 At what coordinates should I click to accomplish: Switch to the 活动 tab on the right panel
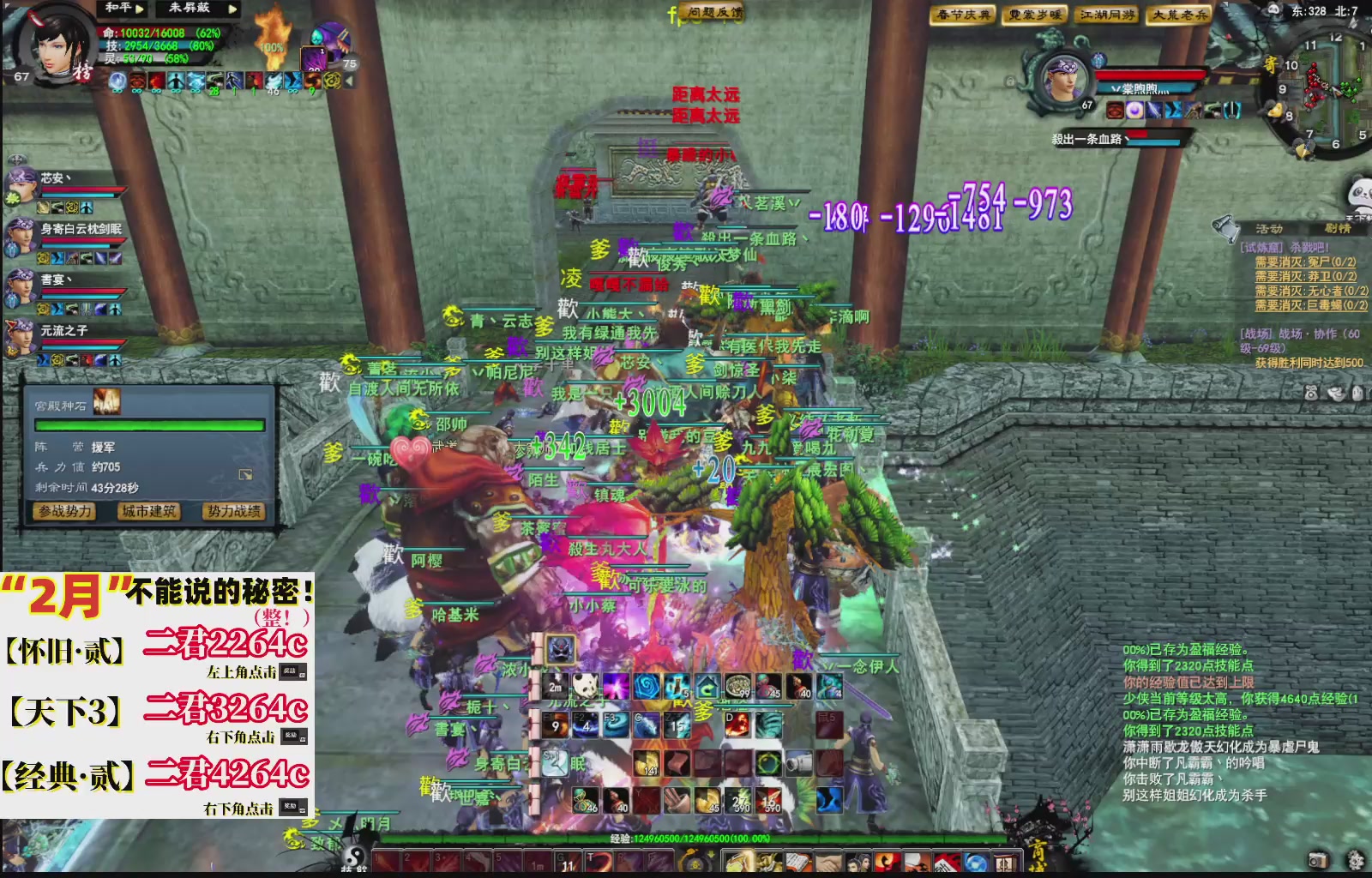pyautogui.click(x=1269, y=228)
